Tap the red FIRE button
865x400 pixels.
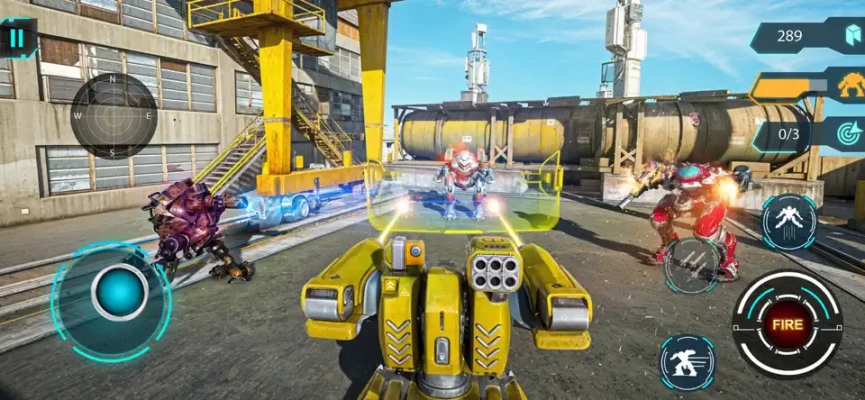point(786,323)
